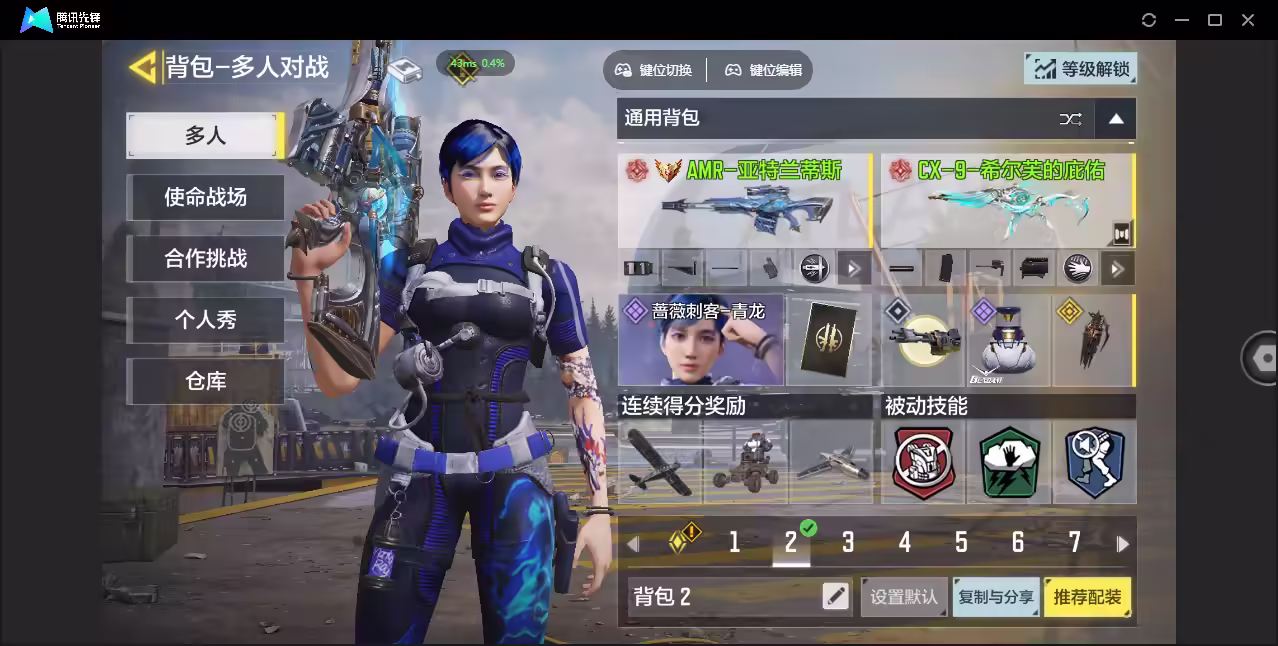Expand the 通用背包 dropdown arrow
The image size is (1278, 646).
click(x=1116, y=119)
